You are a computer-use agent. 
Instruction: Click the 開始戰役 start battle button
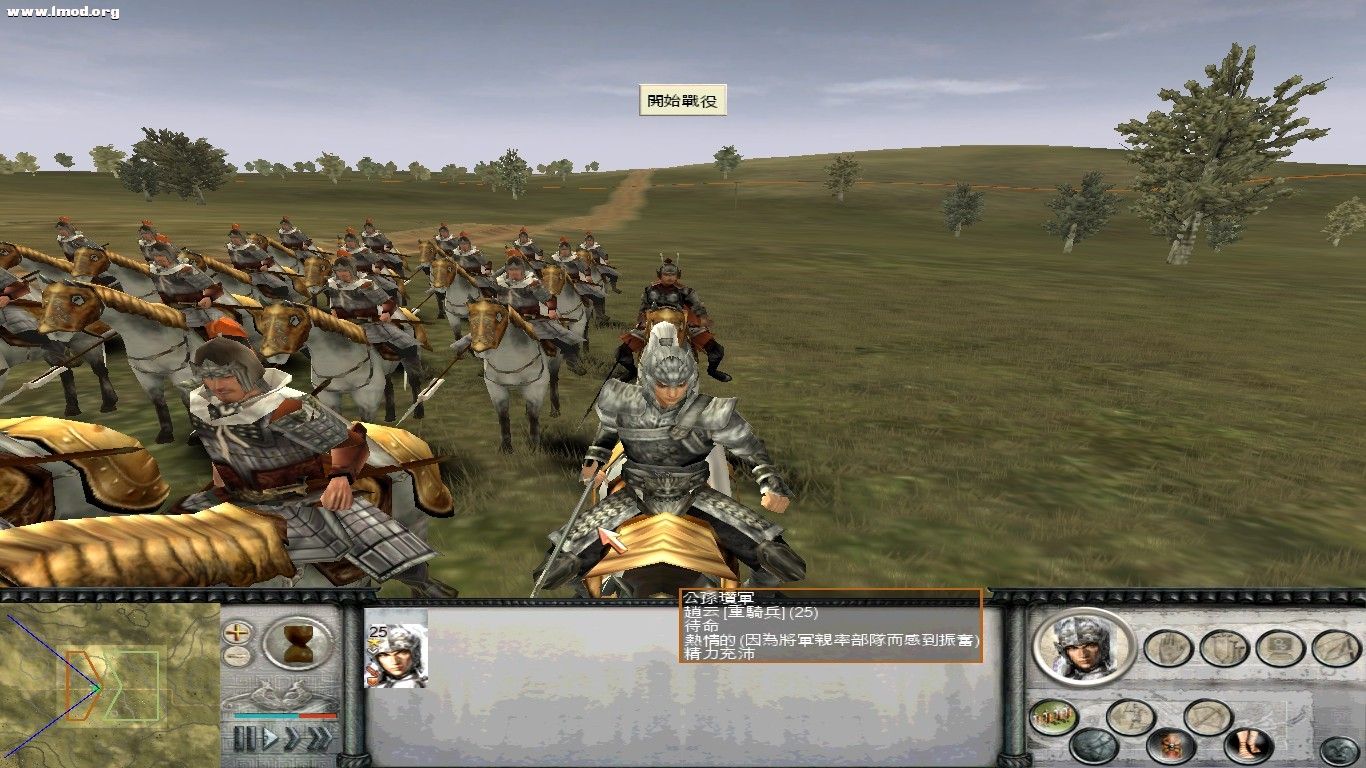[683, 101]
